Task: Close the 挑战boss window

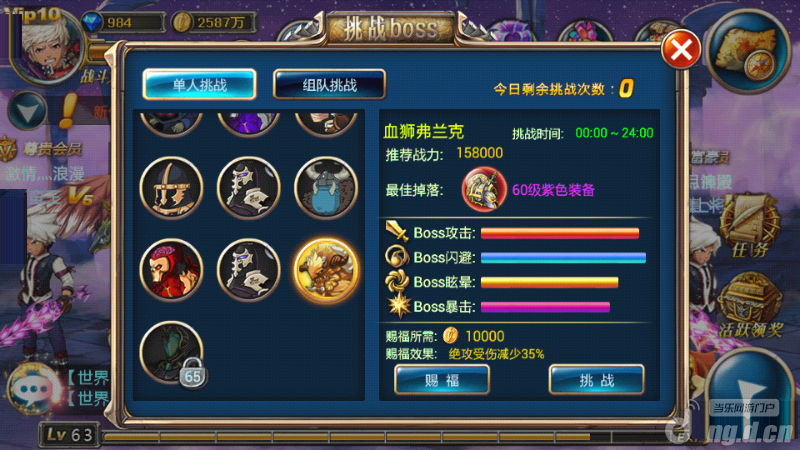Action: pos(681,50)
